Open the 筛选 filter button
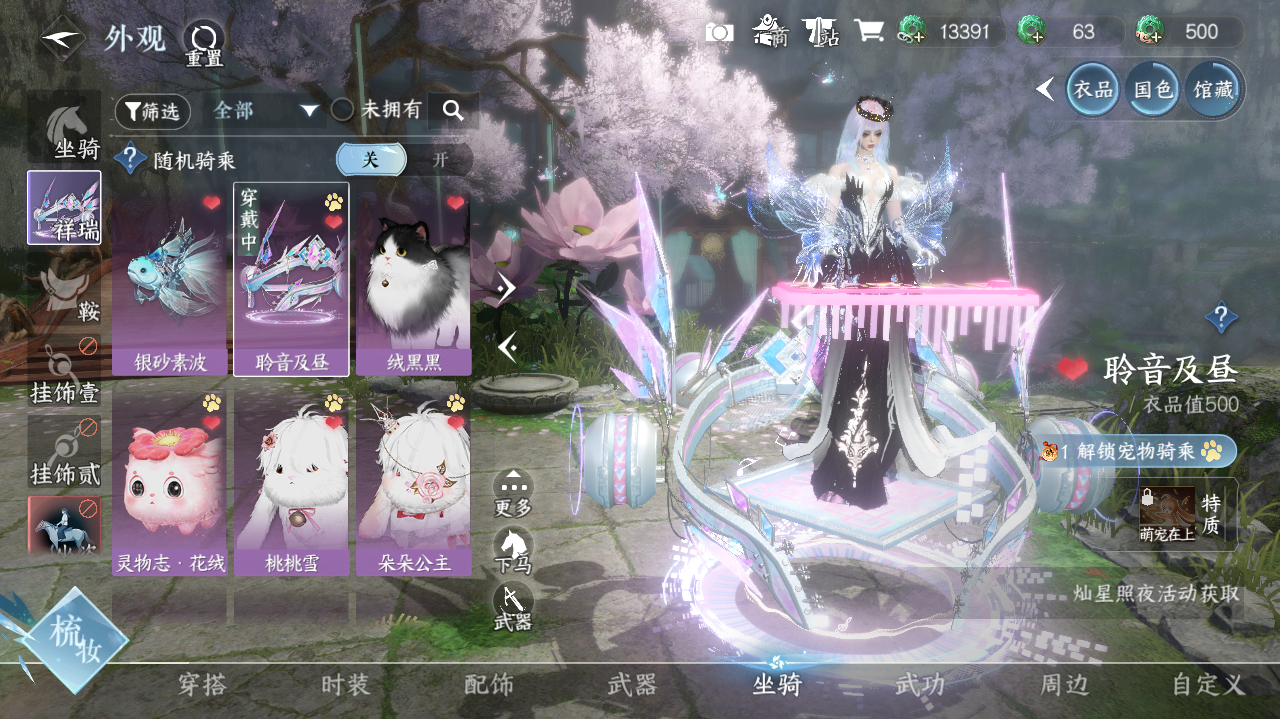 tap(153, 112)
